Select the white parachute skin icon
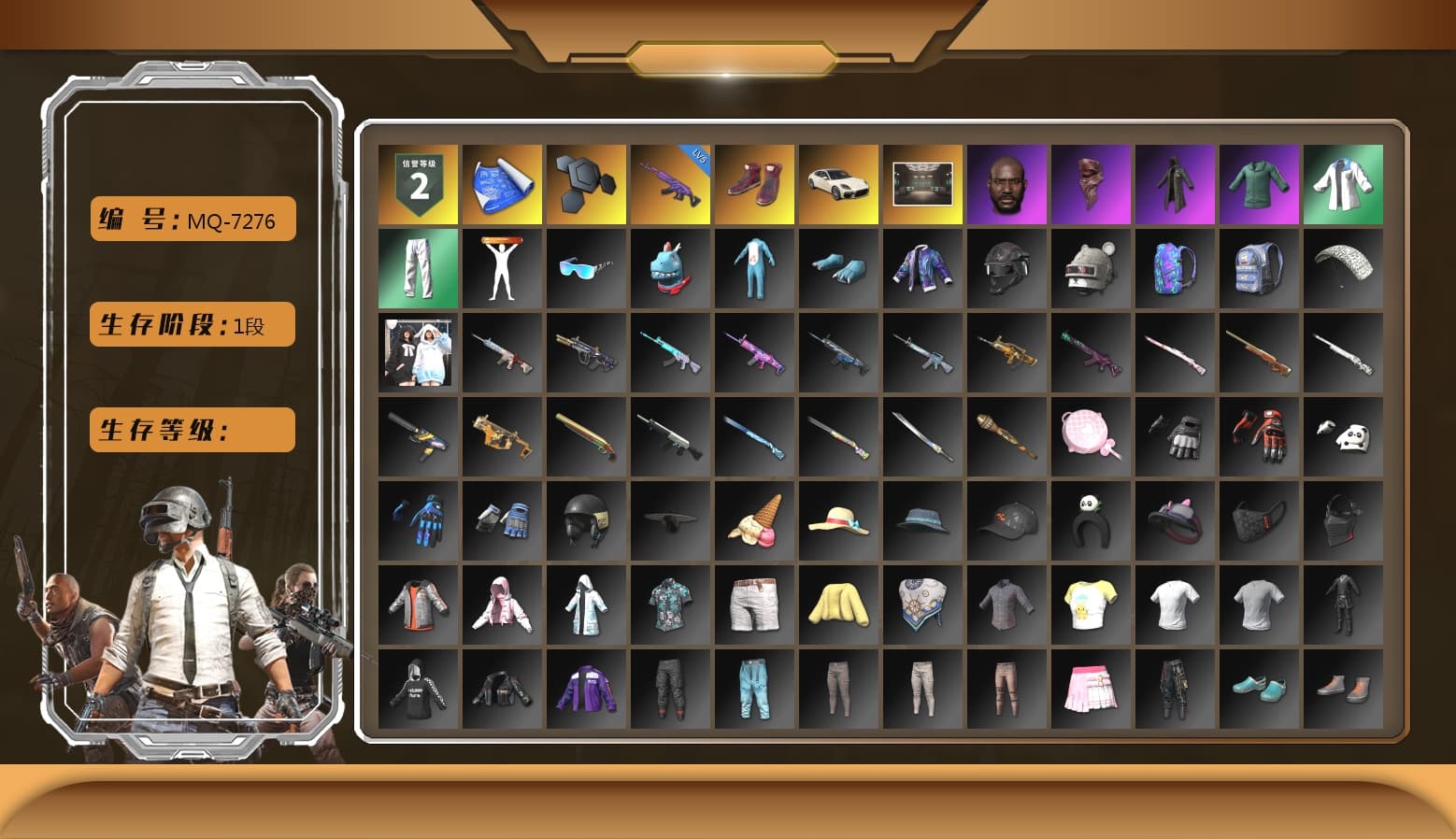1456x839 pixels. [x=1343, y=268]
